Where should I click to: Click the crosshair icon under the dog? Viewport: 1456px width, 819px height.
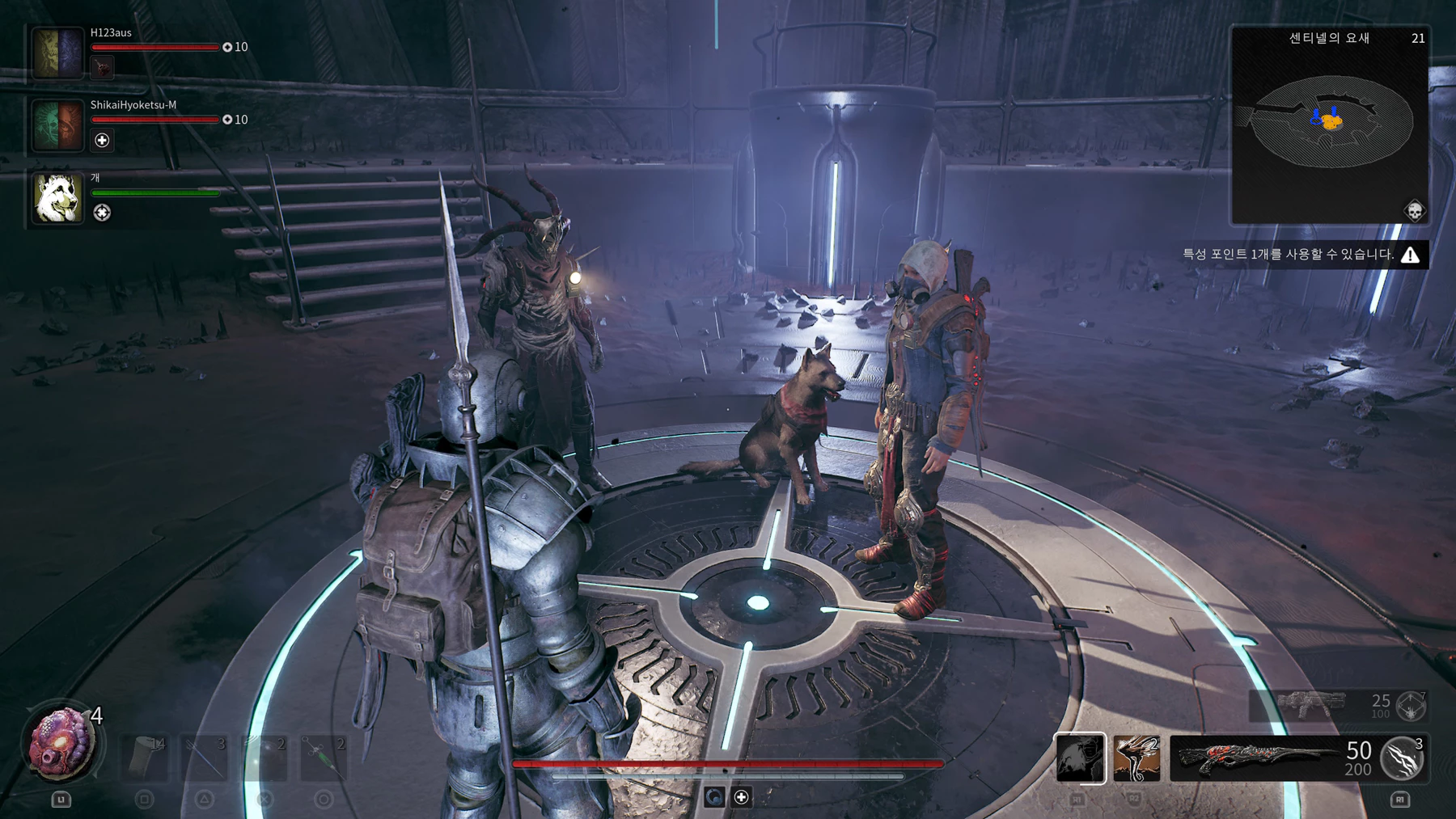tap(102, 213)
